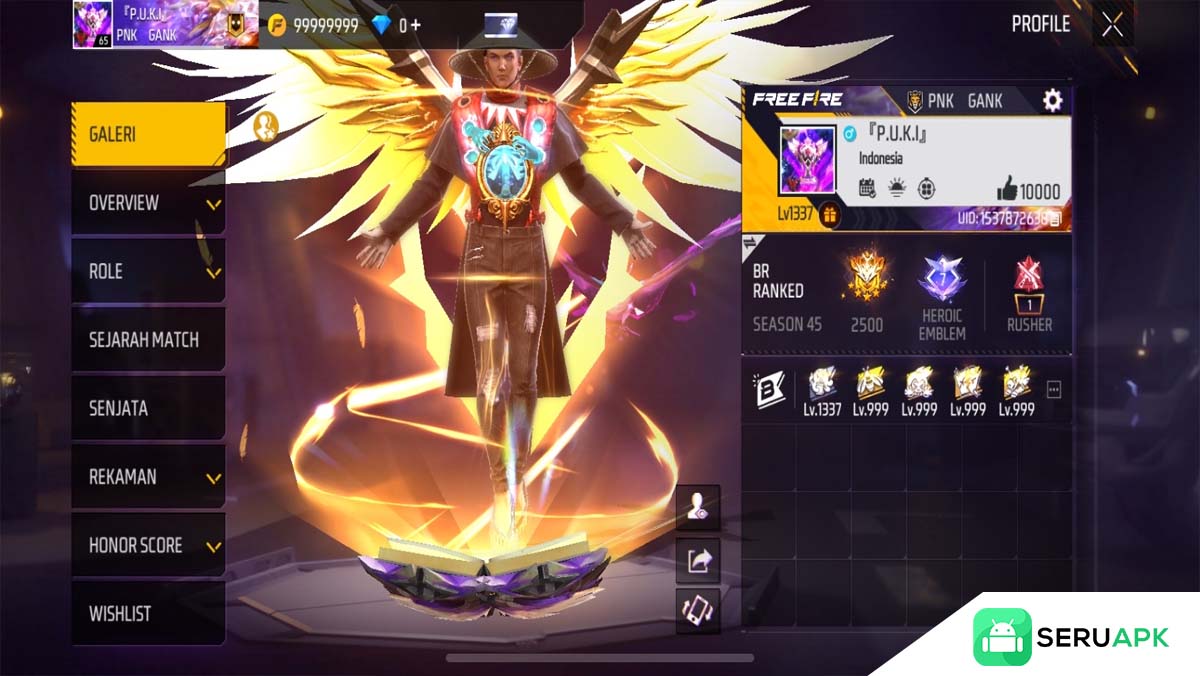Image resolution: width=1200 pixels, height=676 pixels.
Task: Click the diamond top-up plus button
Action: click(x=415, y=26)
